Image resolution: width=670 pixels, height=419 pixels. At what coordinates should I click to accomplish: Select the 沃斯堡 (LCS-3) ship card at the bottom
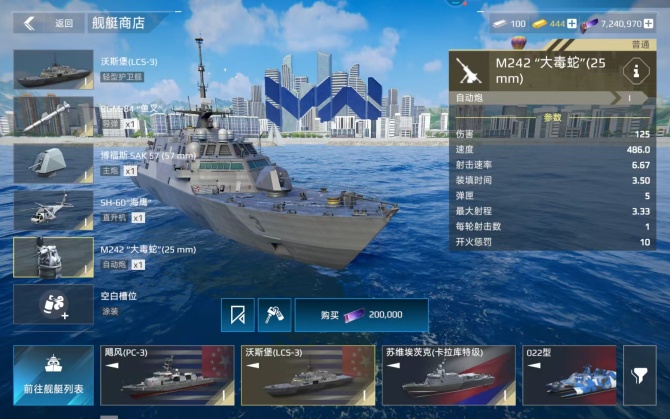tap(308, 375)
